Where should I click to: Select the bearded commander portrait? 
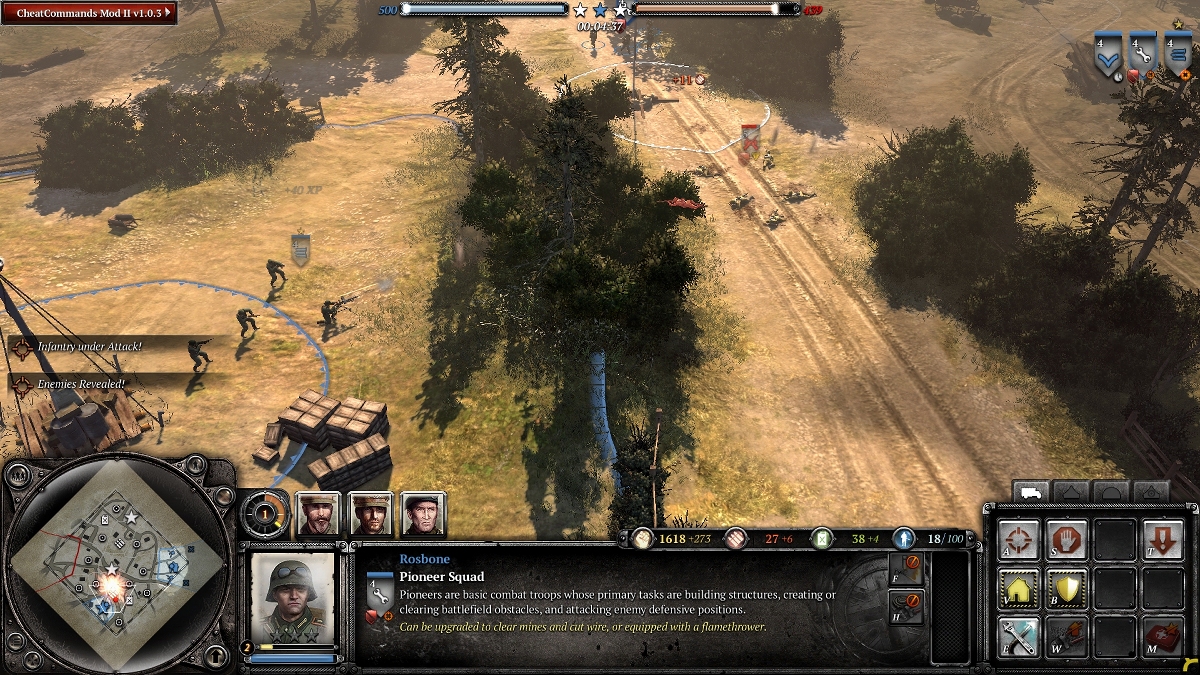pos(319,514)
